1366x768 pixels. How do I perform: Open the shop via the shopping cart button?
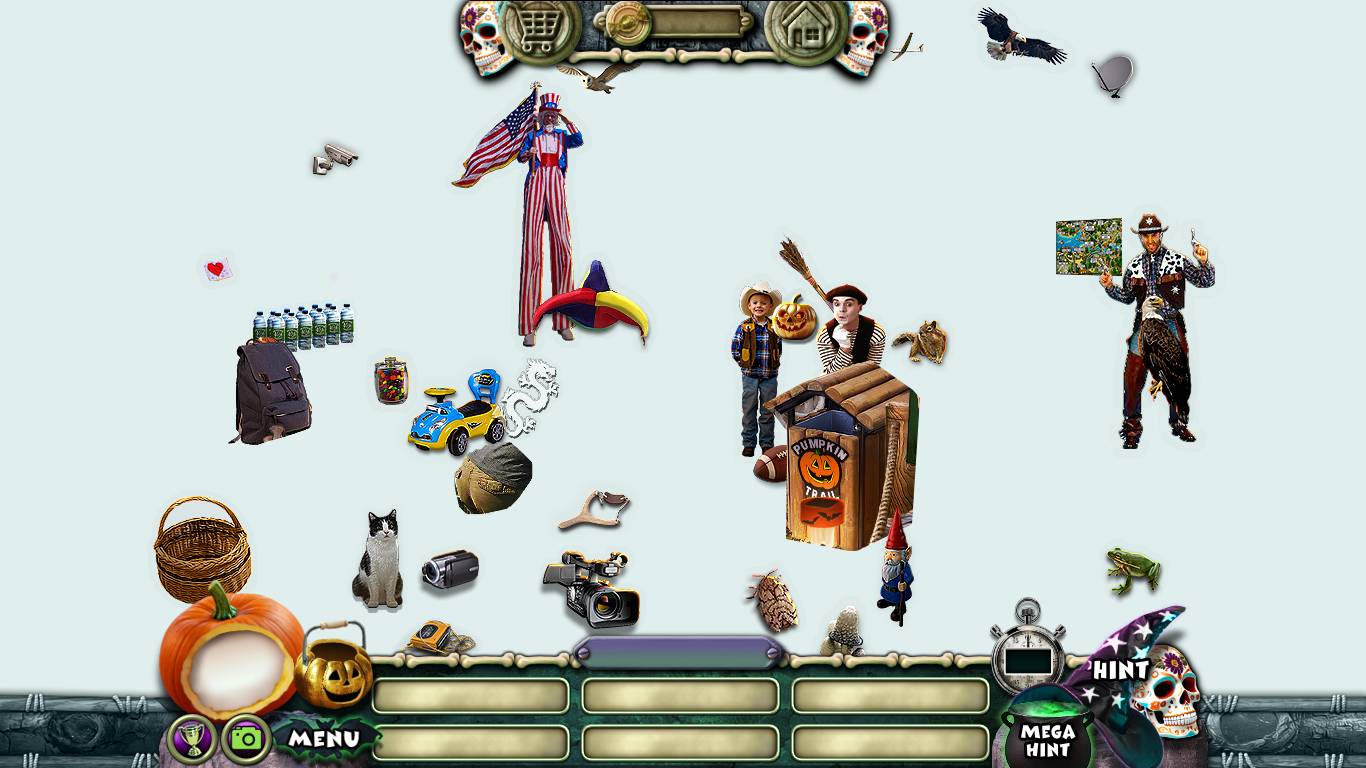coord(541,31)
